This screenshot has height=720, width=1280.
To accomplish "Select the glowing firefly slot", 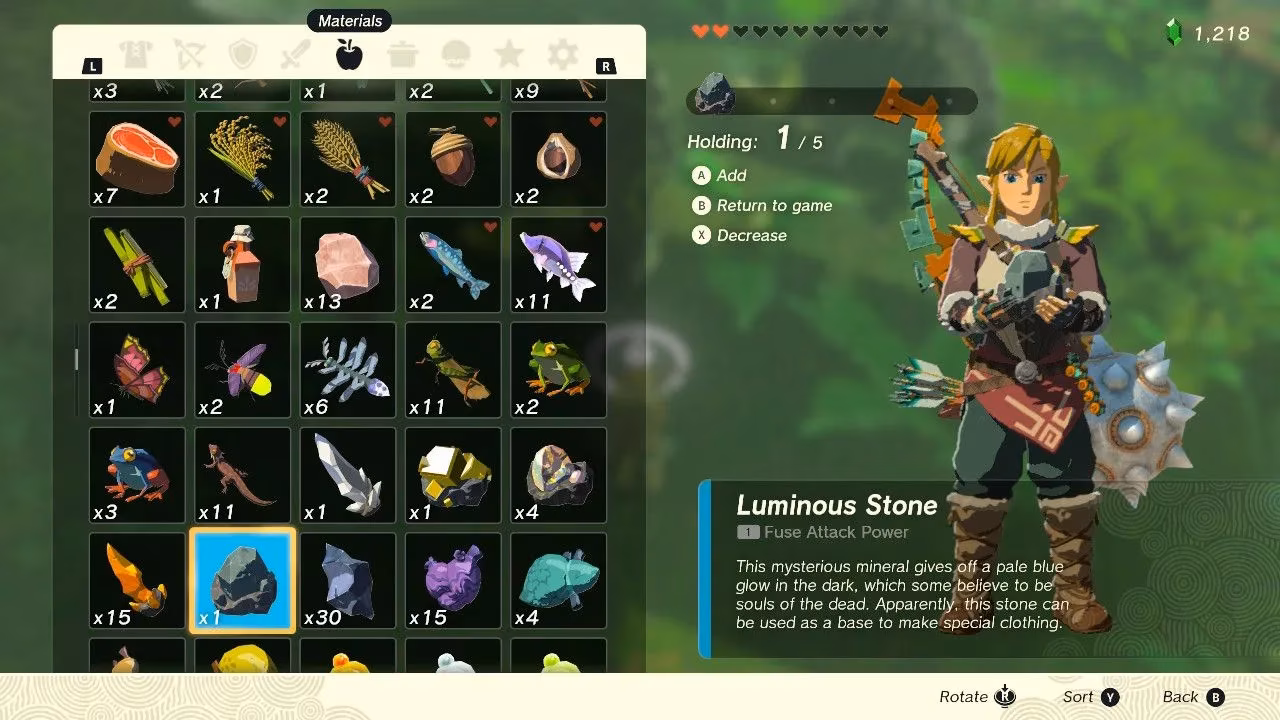I will [242, 370].
